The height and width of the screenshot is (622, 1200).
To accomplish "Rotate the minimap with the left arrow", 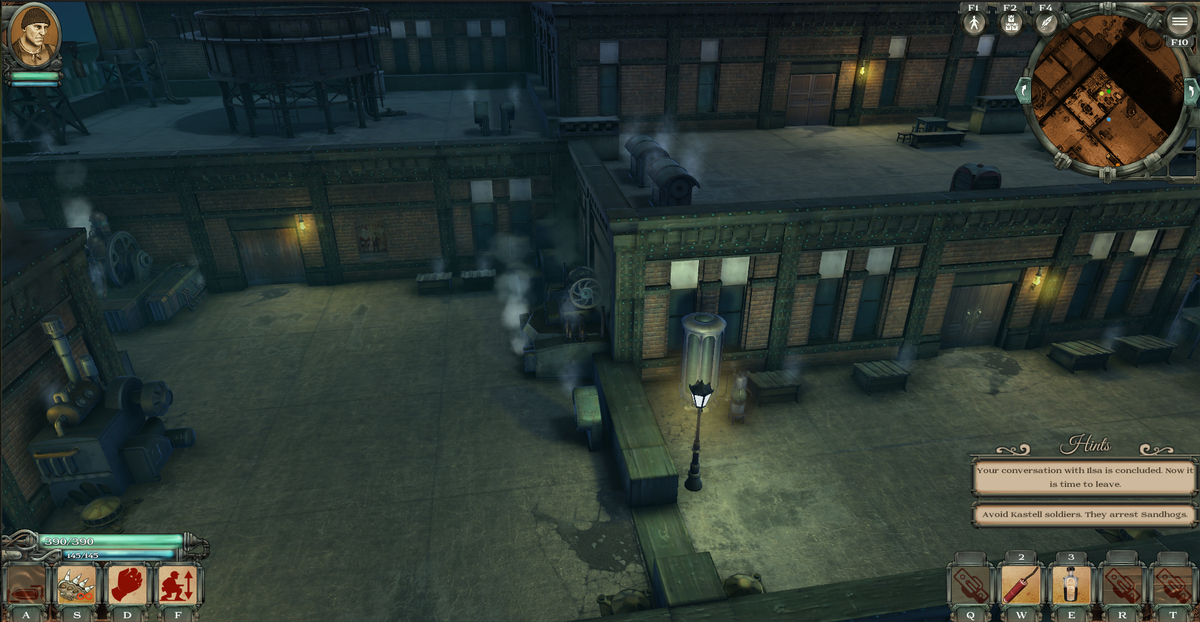I will point(1023,92).
